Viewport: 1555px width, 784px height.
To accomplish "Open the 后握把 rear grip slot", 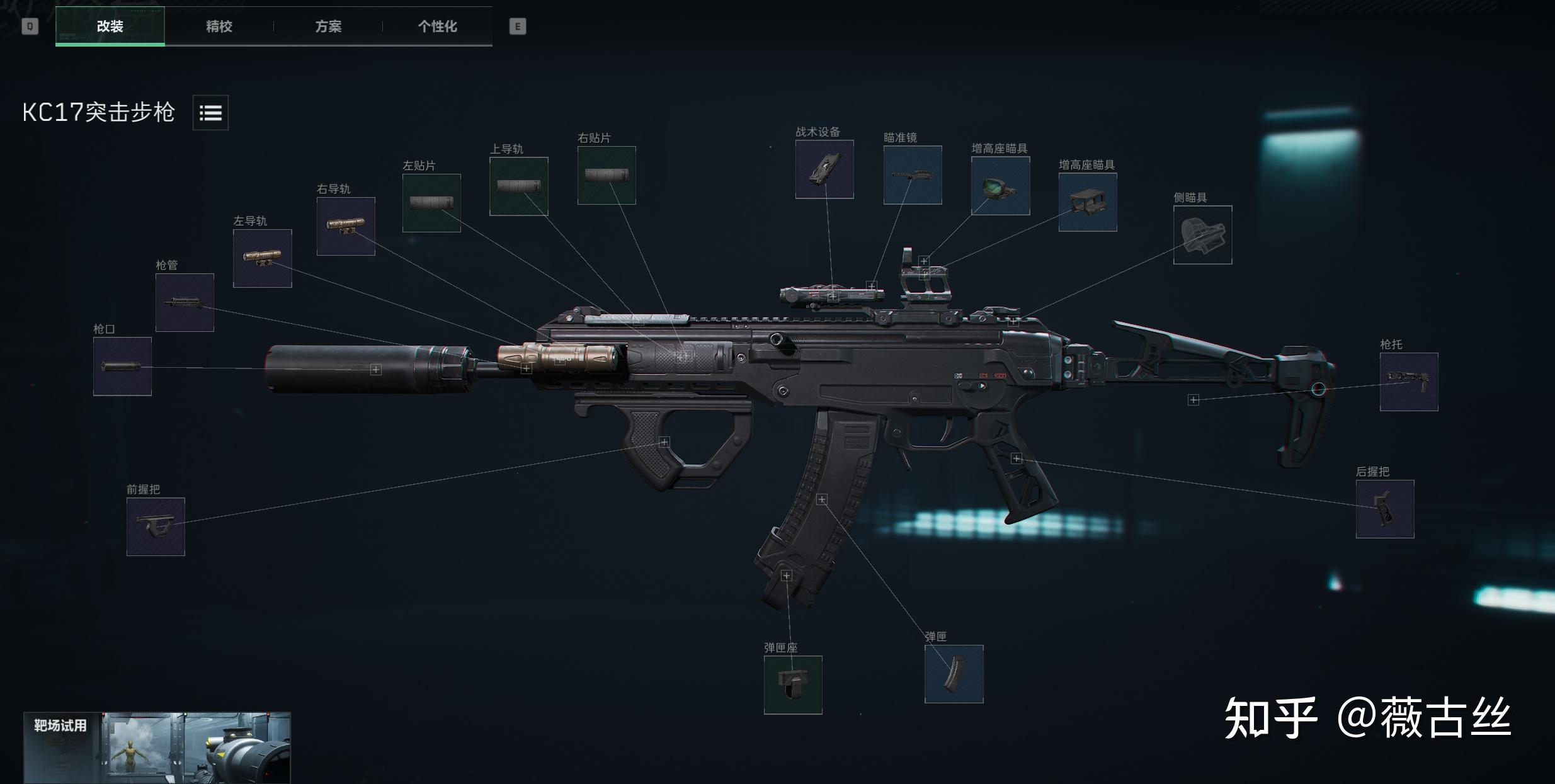I will [x=1385, y=509].
